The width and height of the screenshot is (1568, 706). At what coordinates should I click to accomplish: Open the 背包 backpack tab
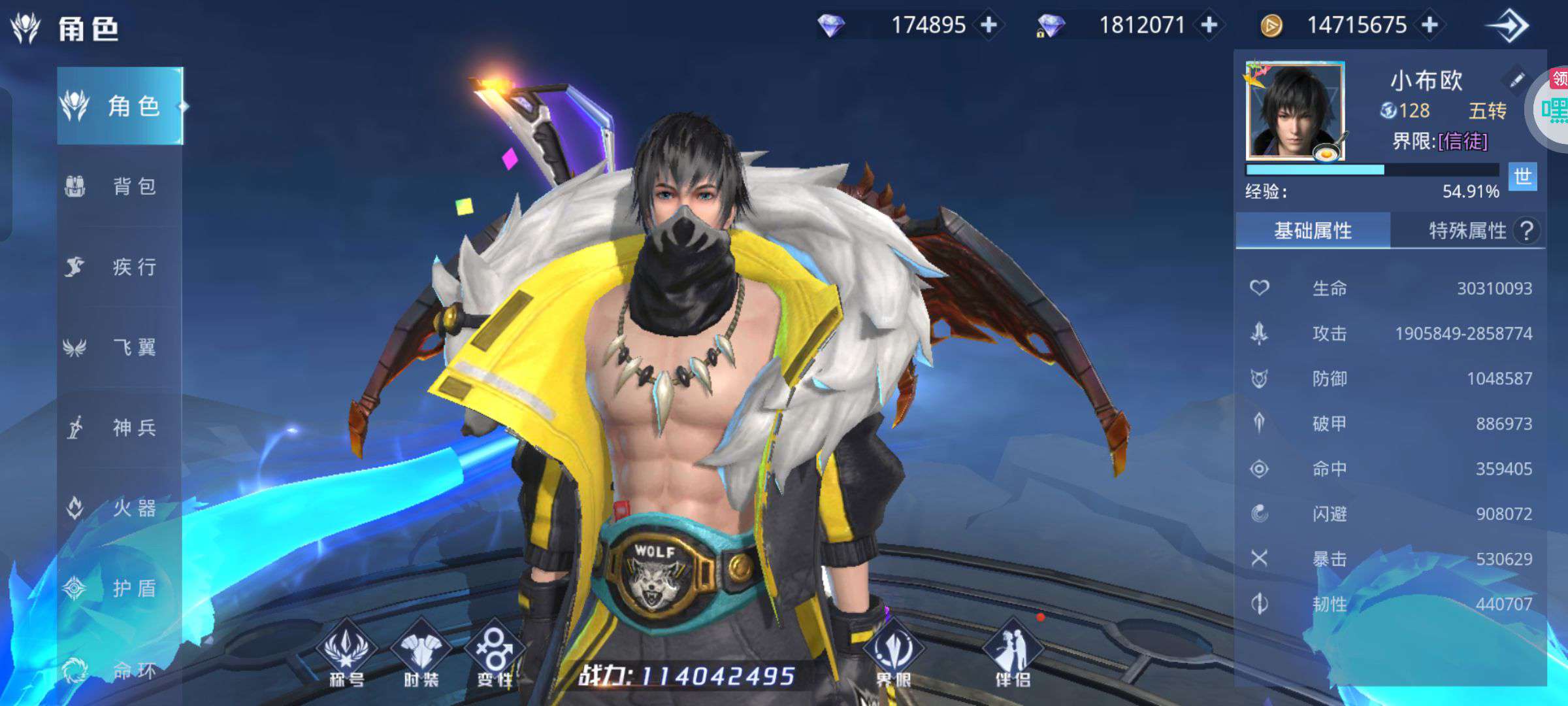120,186
